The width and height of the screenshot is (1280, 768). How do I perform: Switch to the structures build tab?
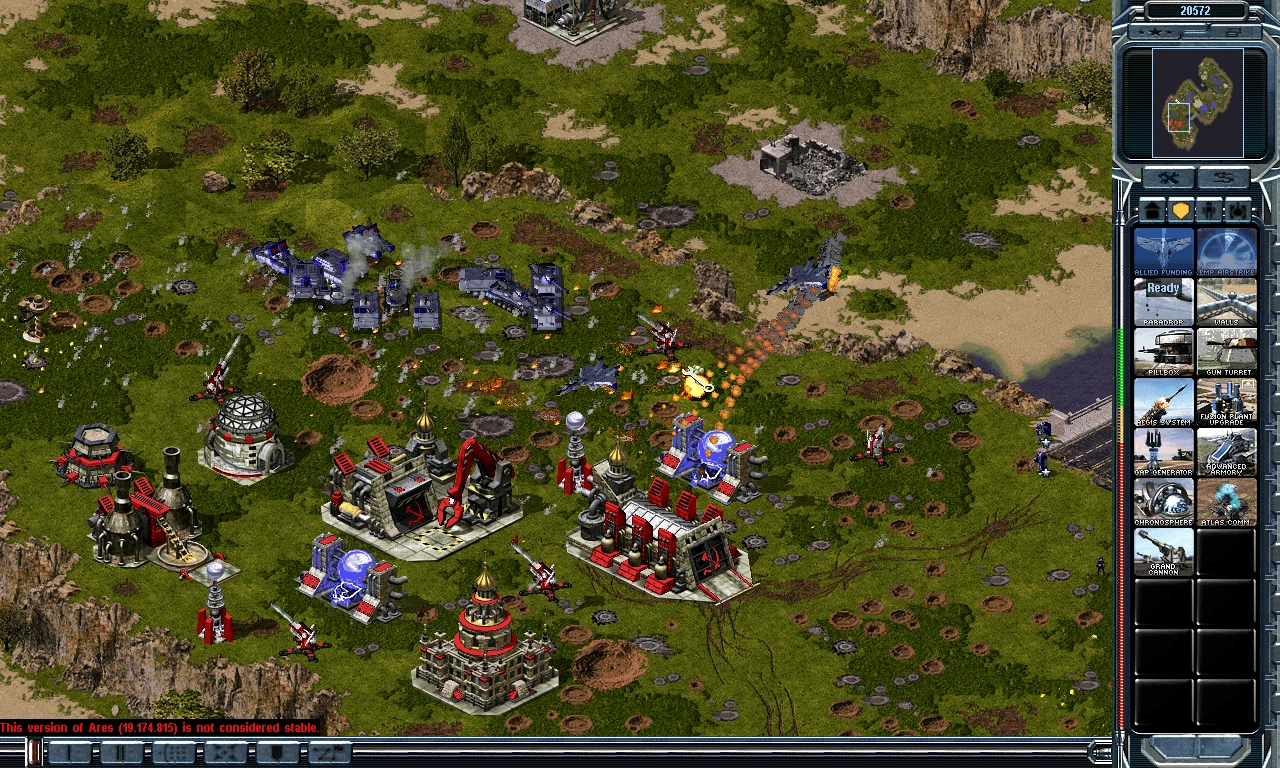tap(1153, 211)
